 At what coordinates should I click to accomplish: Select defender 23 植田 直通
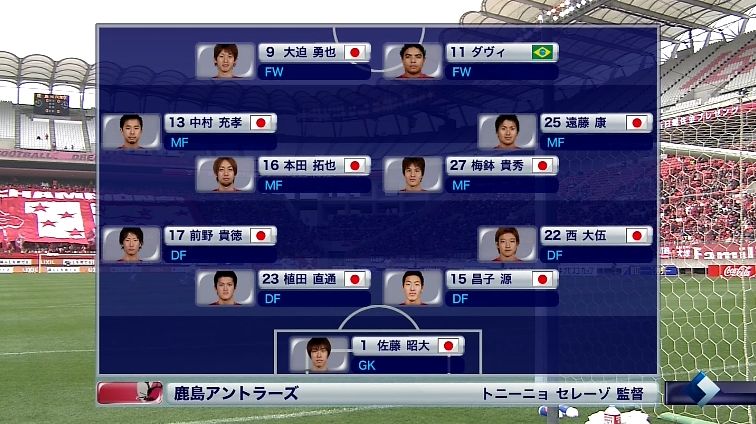pyautogui.click(x=284, y=287)
